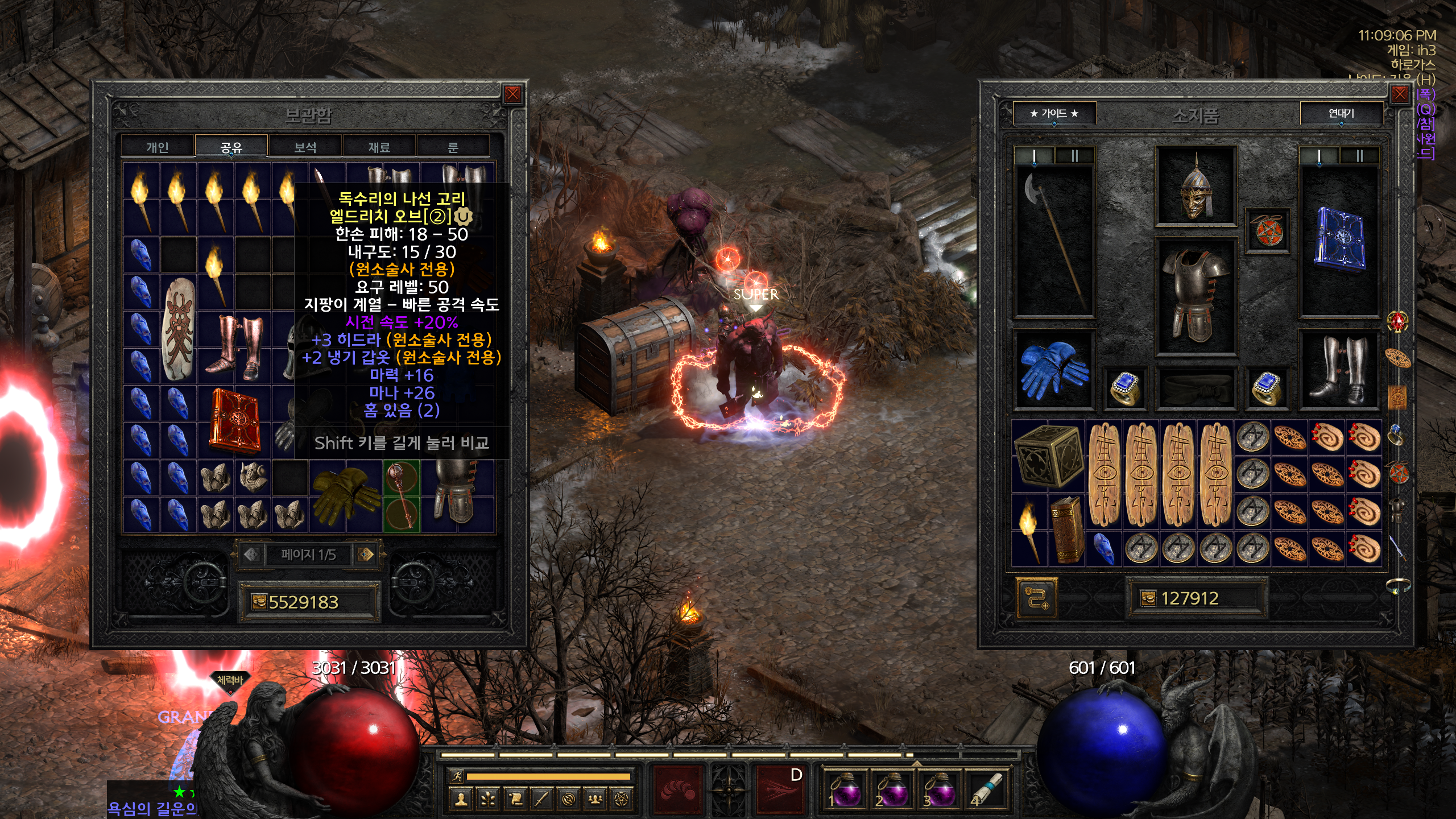Select the equipped body armor slot
This screenshot has height=819, width=1456.
(1196, 296)
